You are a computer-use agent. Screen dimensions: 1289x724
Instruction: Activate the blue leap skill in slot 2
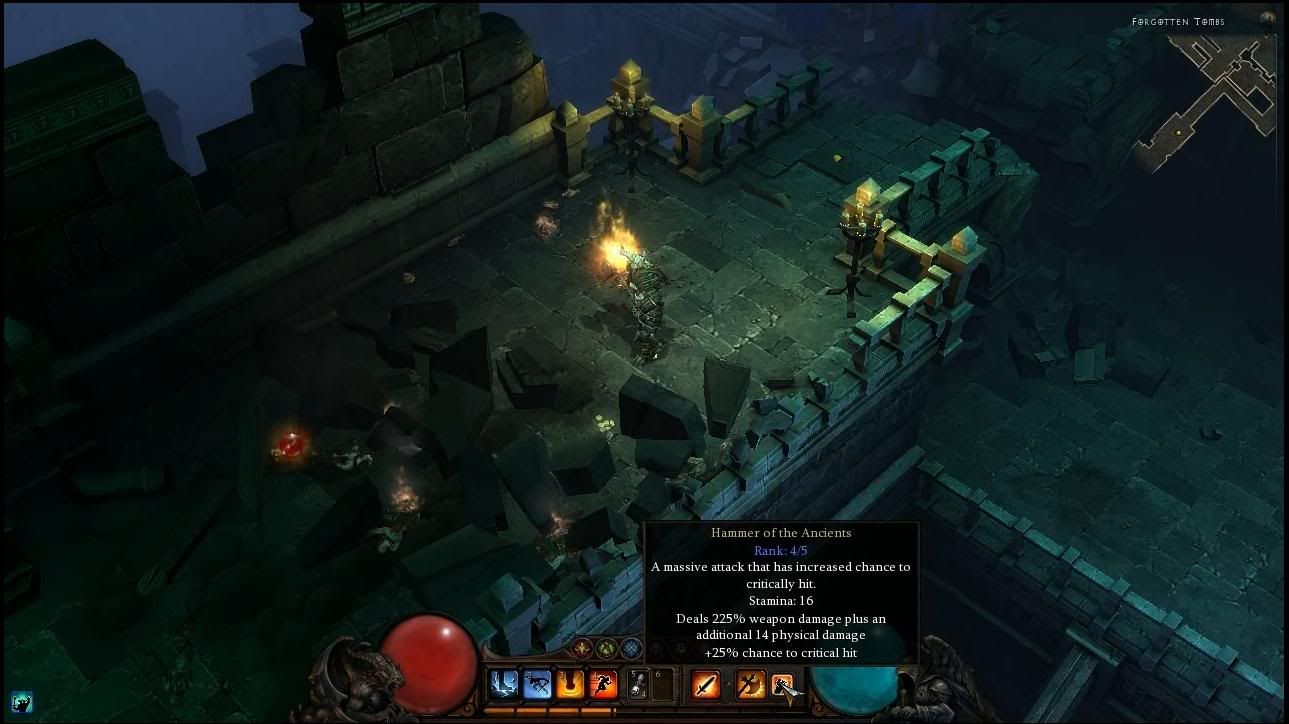pos(539,684)
